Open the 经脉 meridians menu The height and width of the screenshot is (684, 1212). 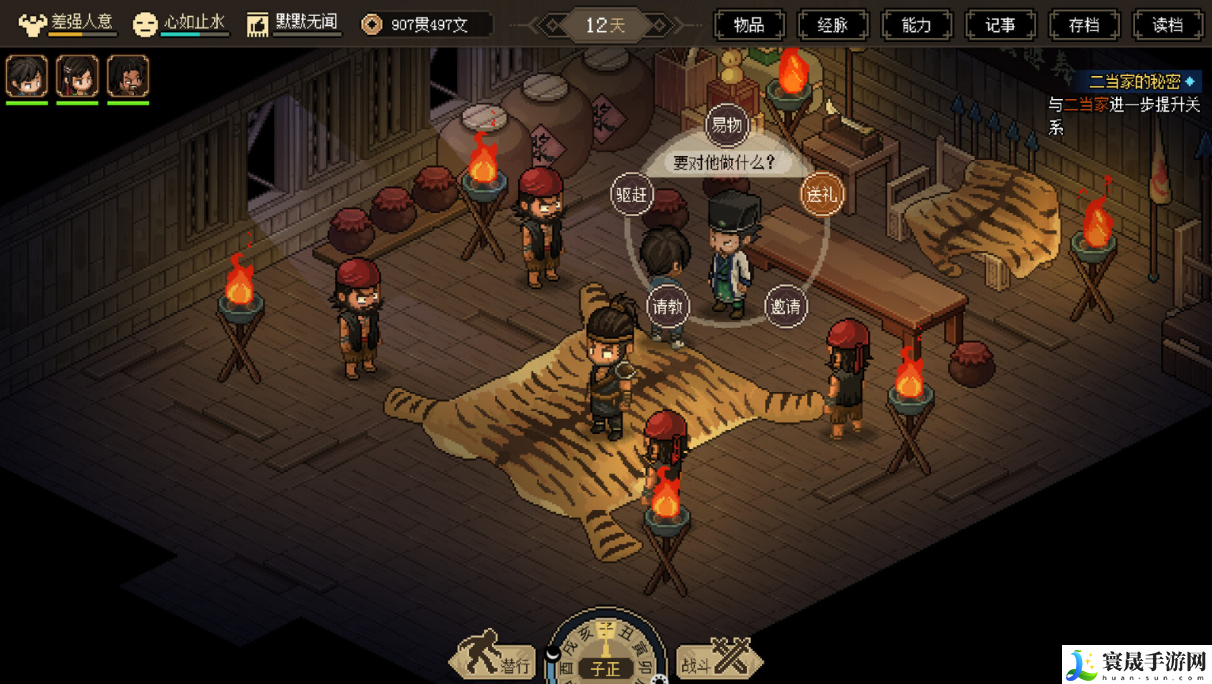[832, 25]
